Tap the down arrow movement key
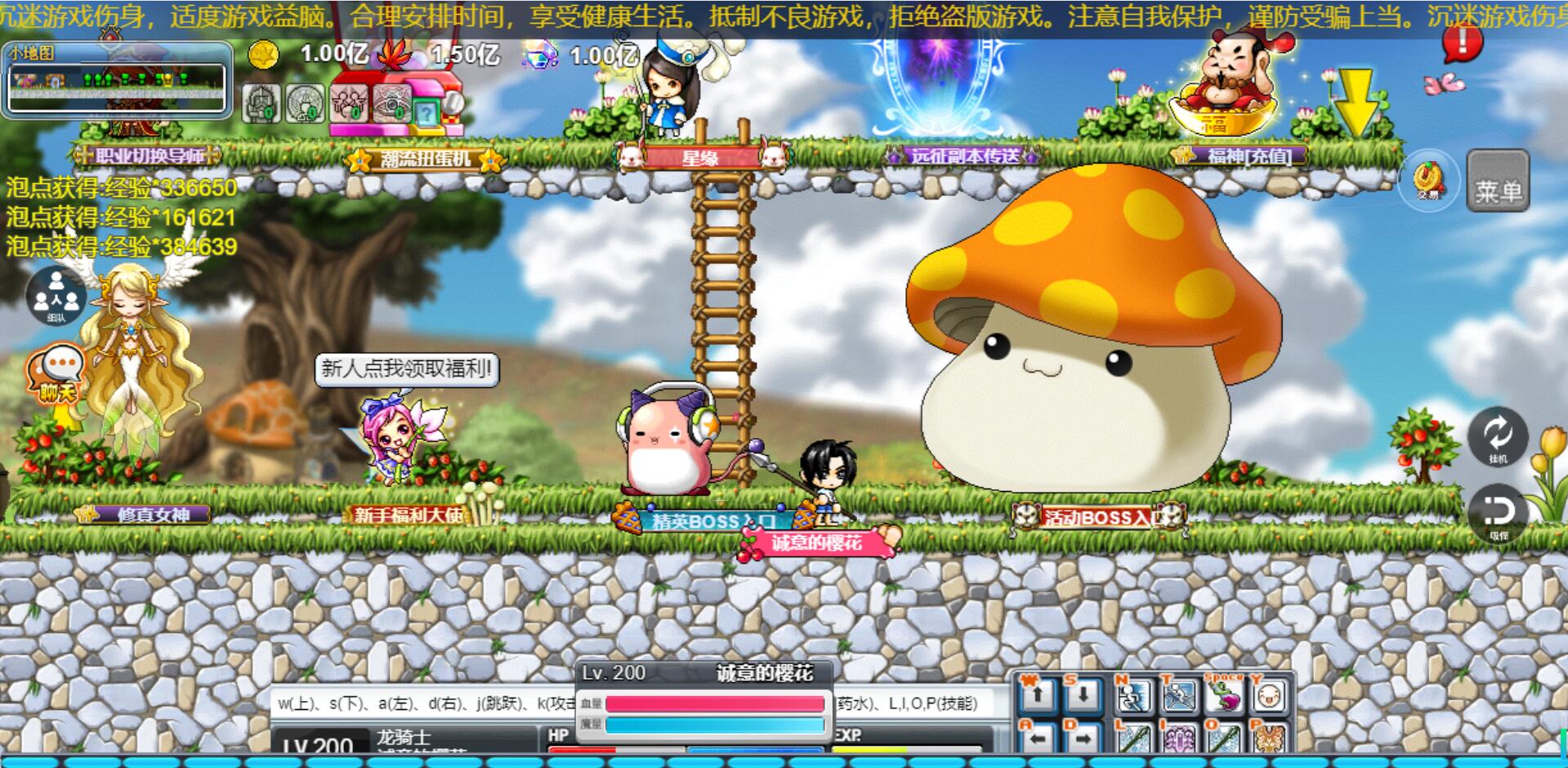 coord(1083,696)
